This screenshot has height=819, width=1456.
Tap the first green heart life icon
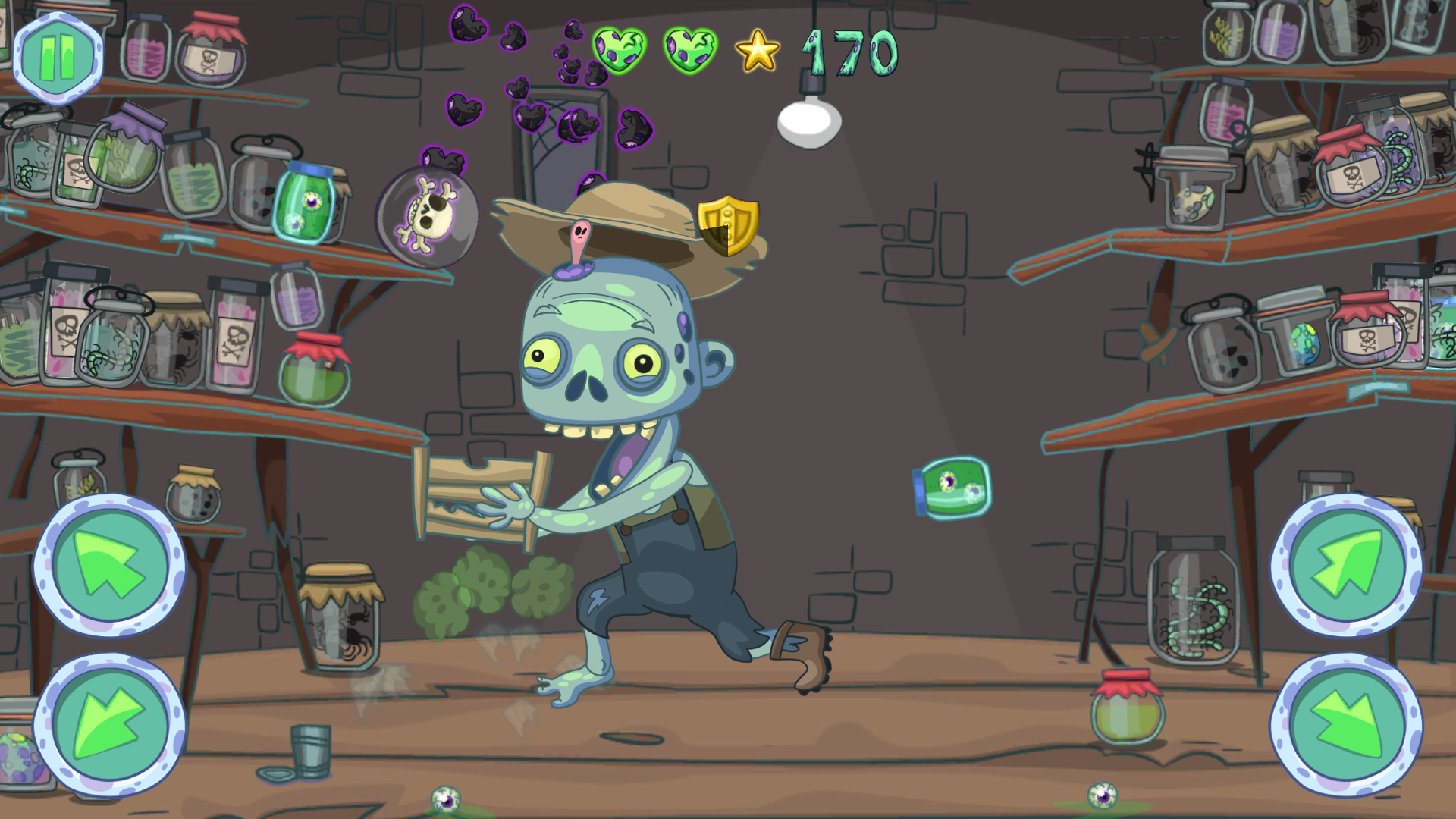click(x=618, y=48)
